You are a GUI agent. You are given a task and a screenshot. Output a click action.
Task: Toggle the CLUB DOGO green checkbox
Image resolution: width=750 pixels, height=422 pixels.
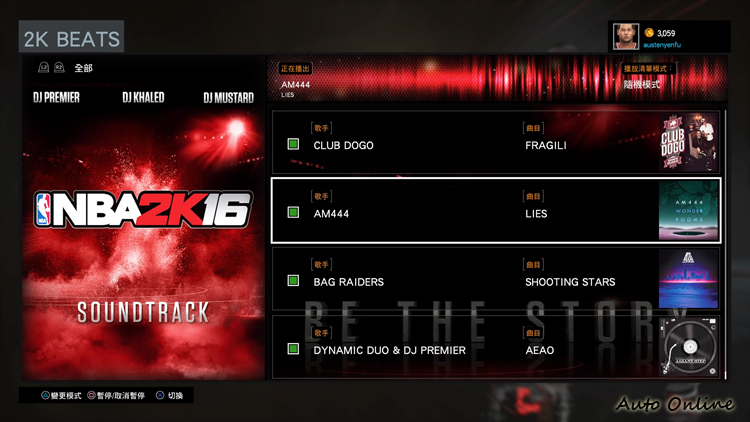[293, 145]
